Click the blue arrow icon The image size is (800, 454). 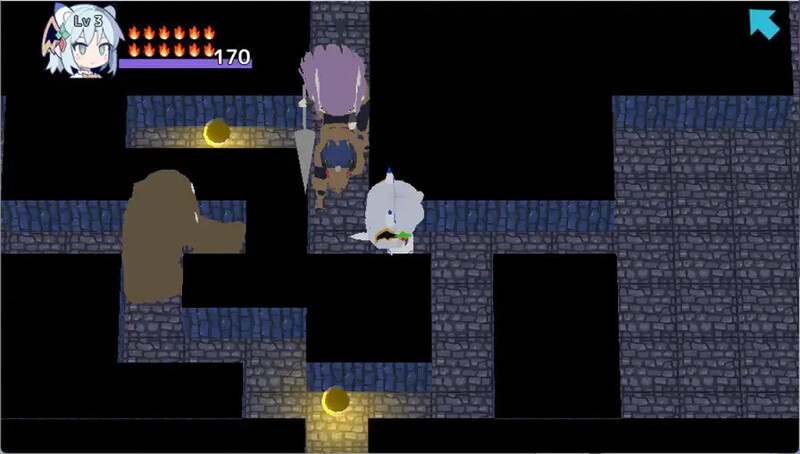point(764,23)
